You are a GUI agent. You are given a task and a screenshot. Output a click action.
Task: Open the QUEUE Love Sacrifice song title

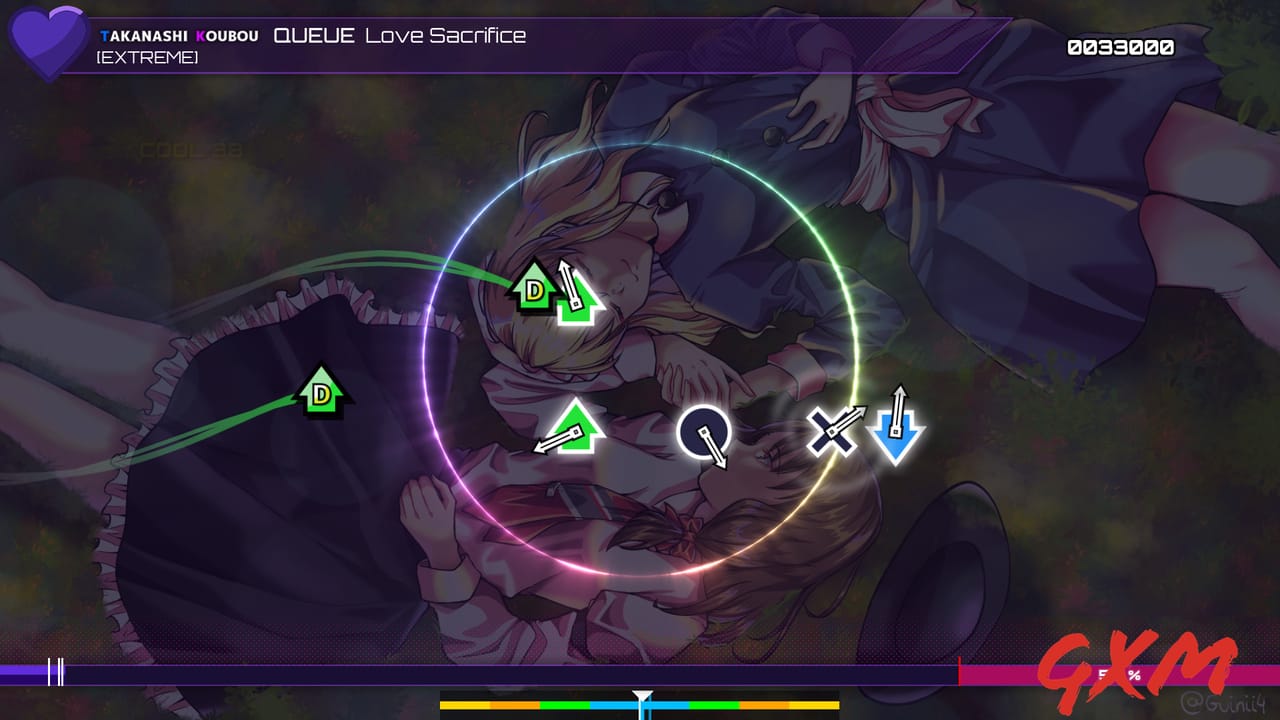point(400,33)
